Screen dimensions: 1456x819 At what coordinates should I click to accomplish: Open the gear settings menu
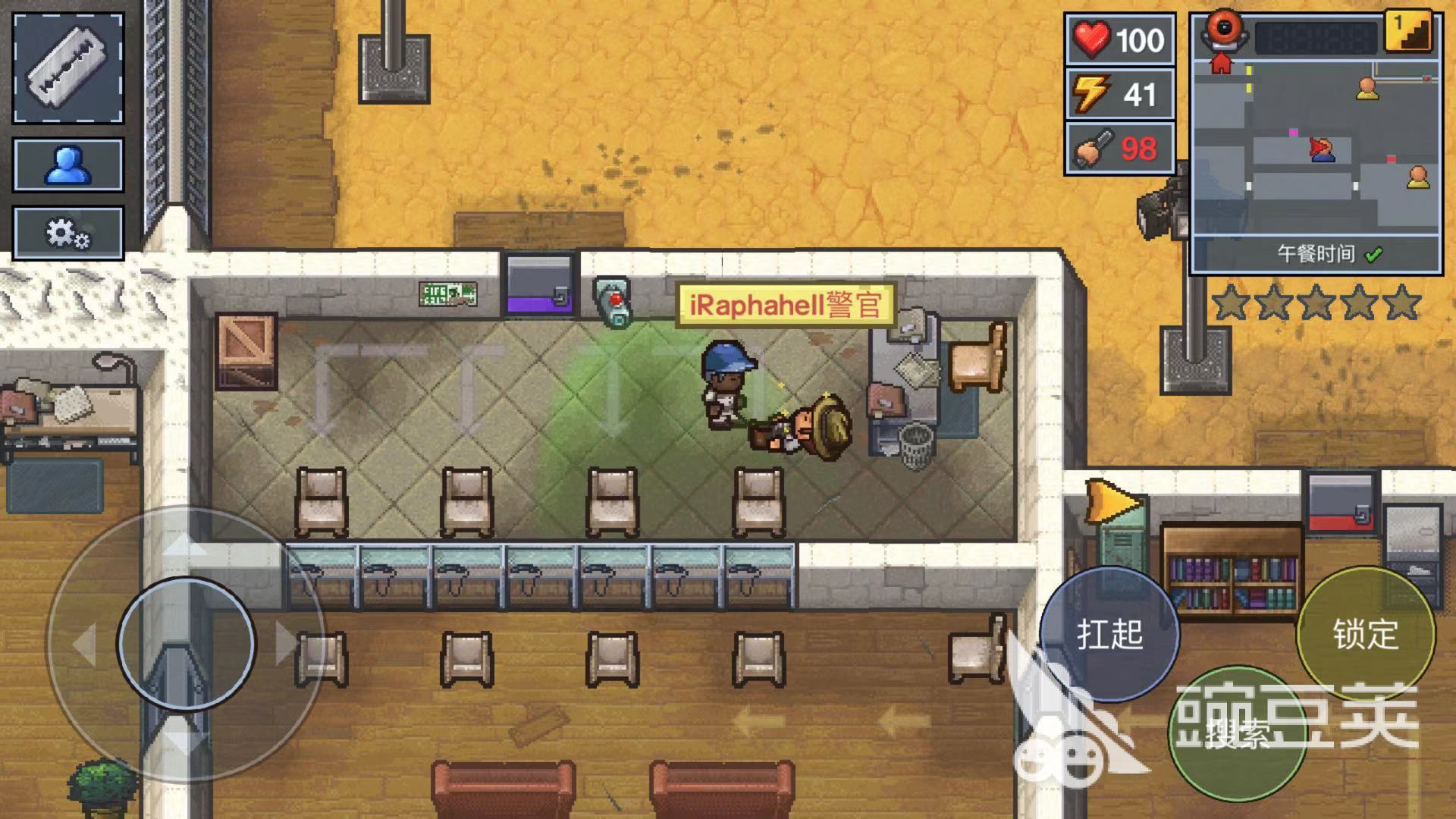tap(68, 233)
